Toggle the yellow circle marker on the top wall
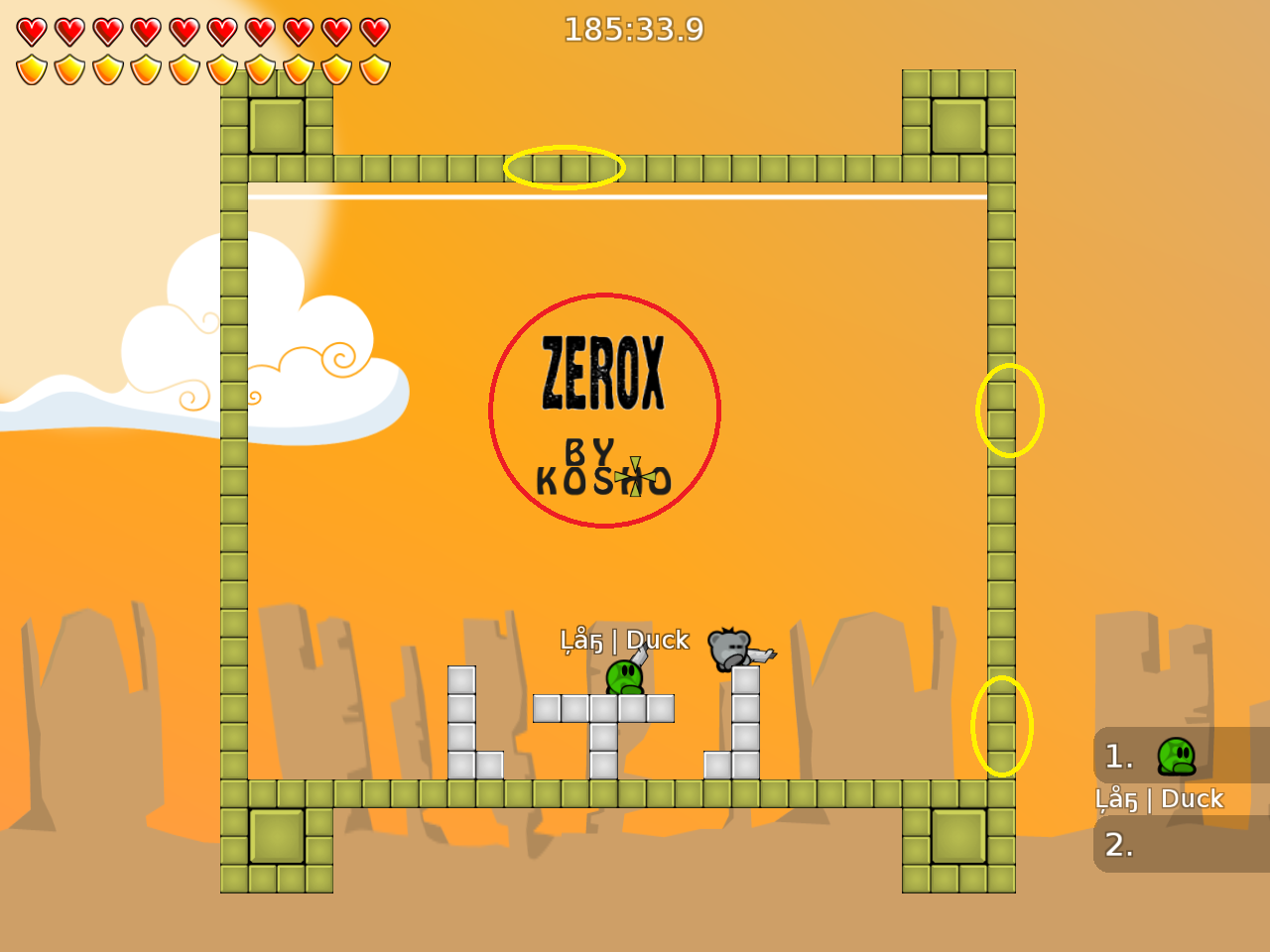 click(x=565, y=169)
